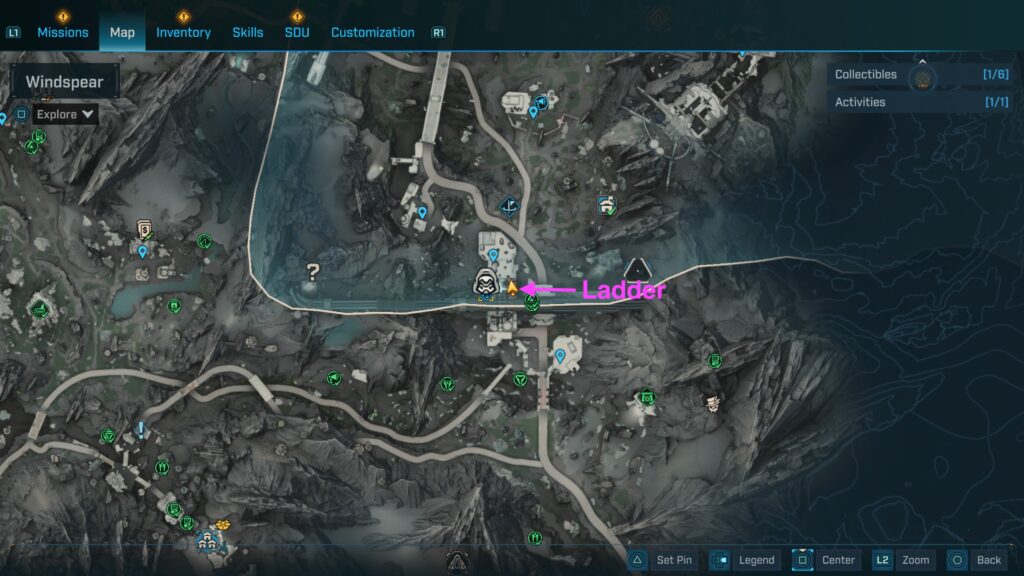1024x576 pixels.
Task: Select the Map tab
Action: pyautogui.click(x=122, y=32)
